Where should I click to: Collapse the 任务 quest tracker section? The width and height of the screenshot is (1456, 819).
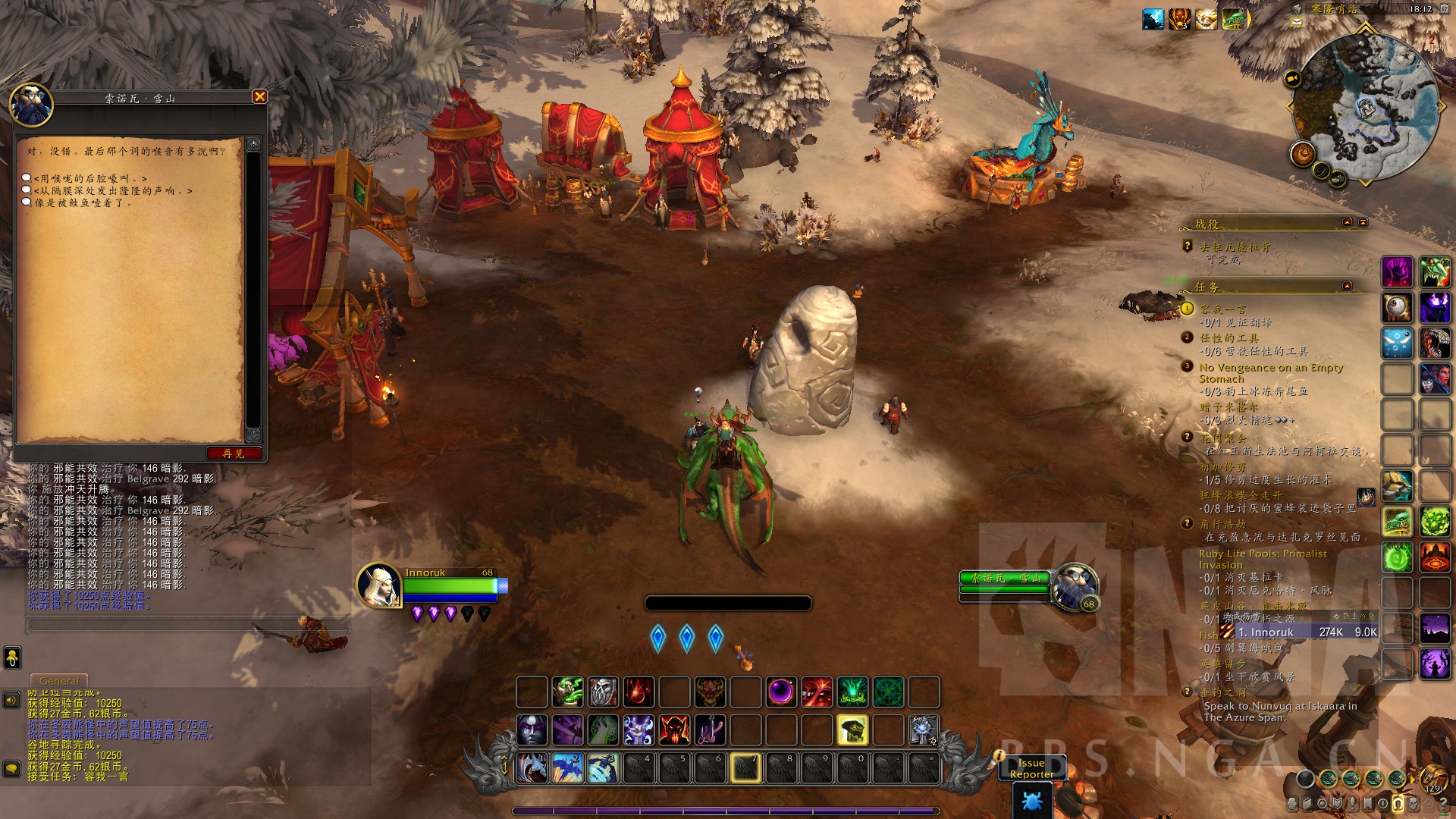pyautogui.click(x=1348, y=286)
